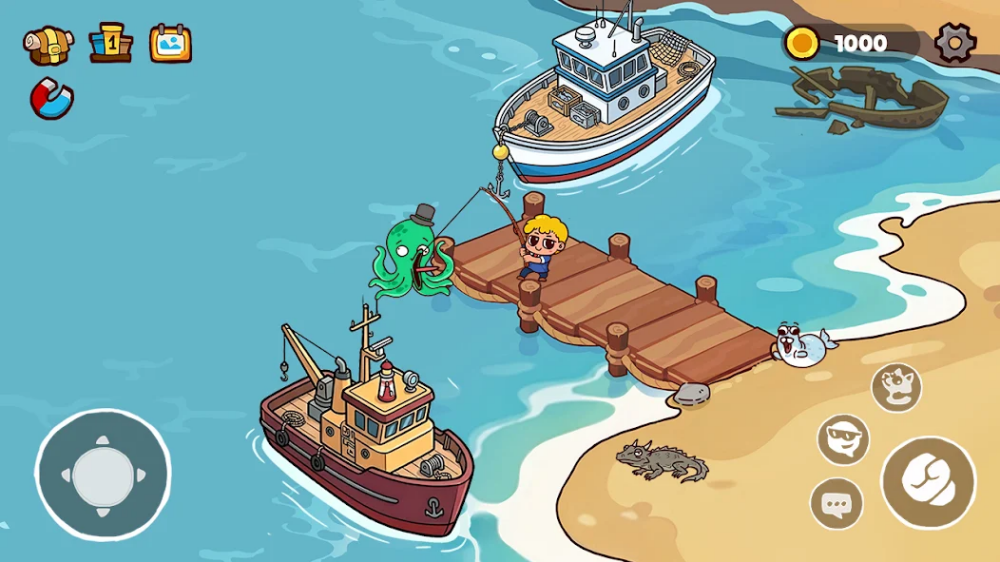Show the leaderboard podium rankings
This screenshot has width=1000, height=562.
[110, 43]
